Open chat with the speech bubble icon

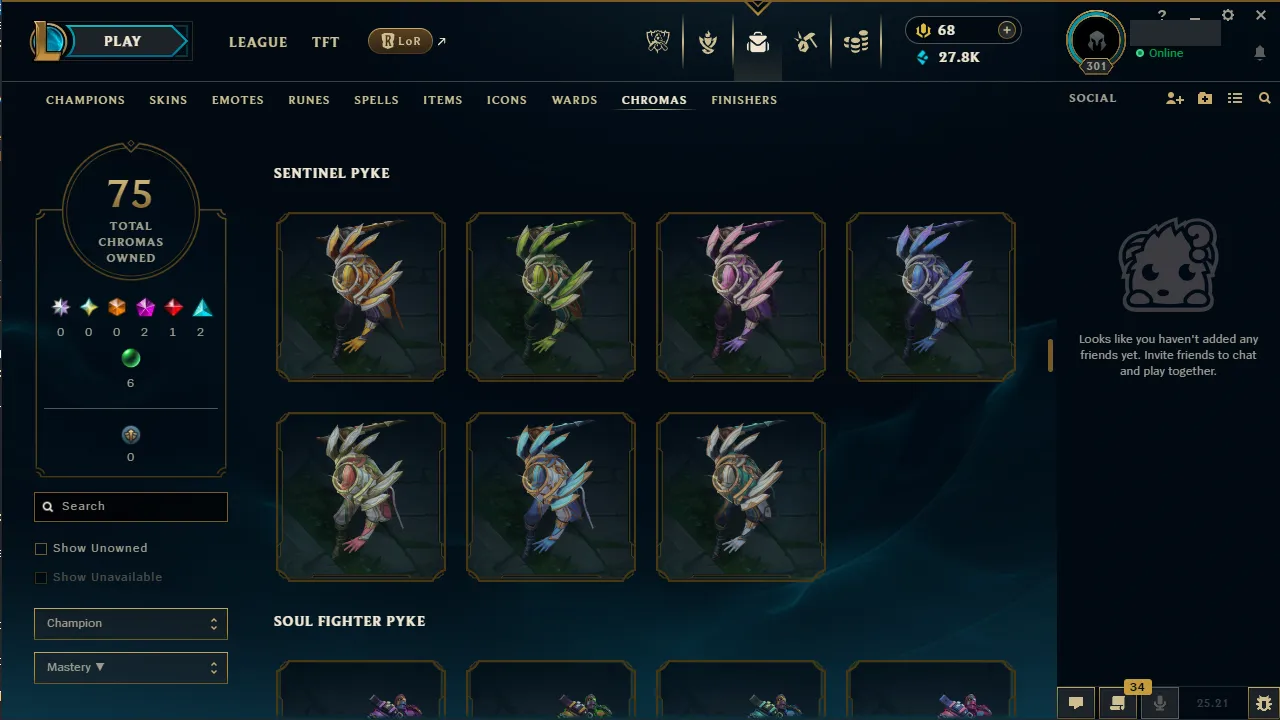point(1075,703)
